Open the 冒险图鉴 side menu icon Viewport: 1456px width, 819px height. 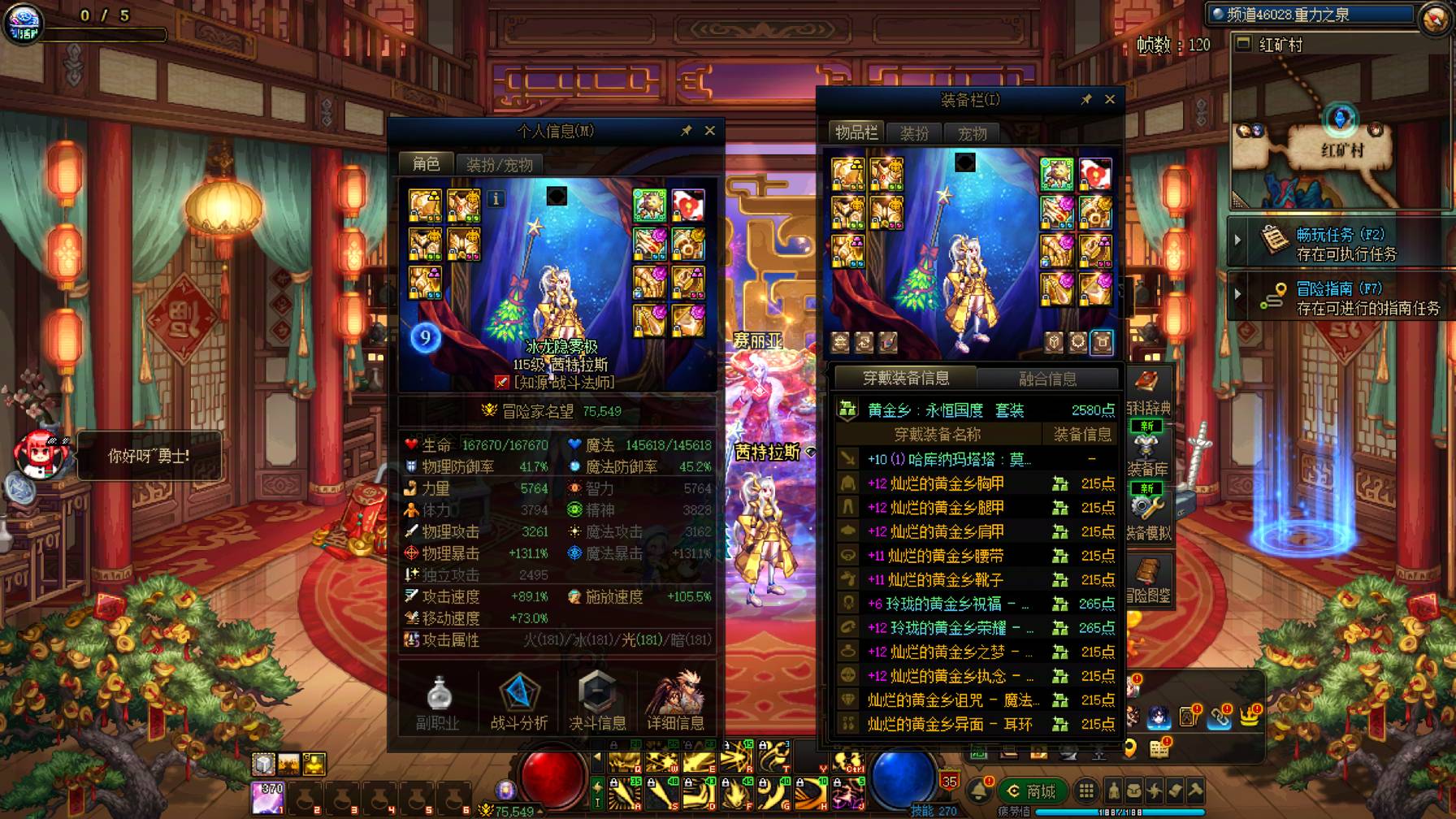[1148, 581]
